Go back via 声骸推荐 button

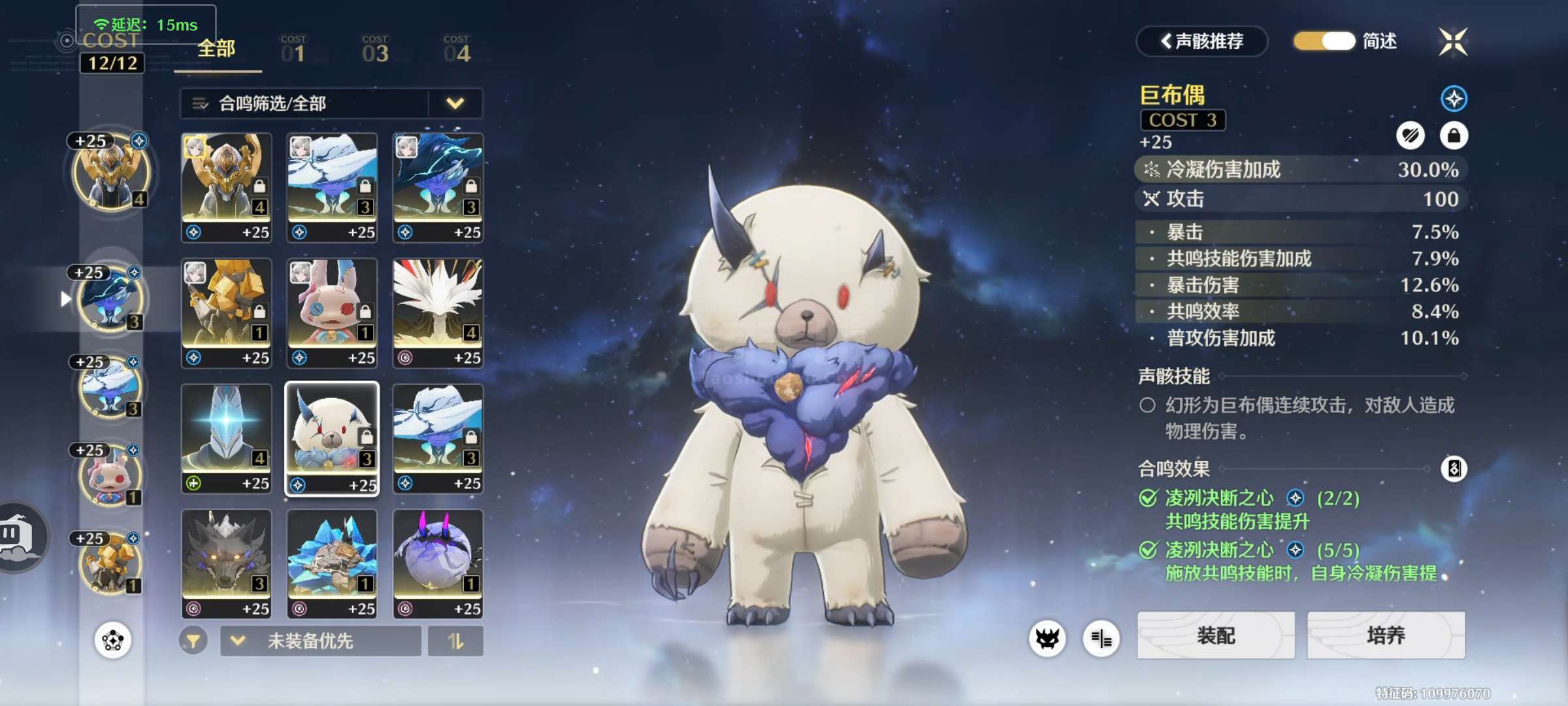[1202, 41]
